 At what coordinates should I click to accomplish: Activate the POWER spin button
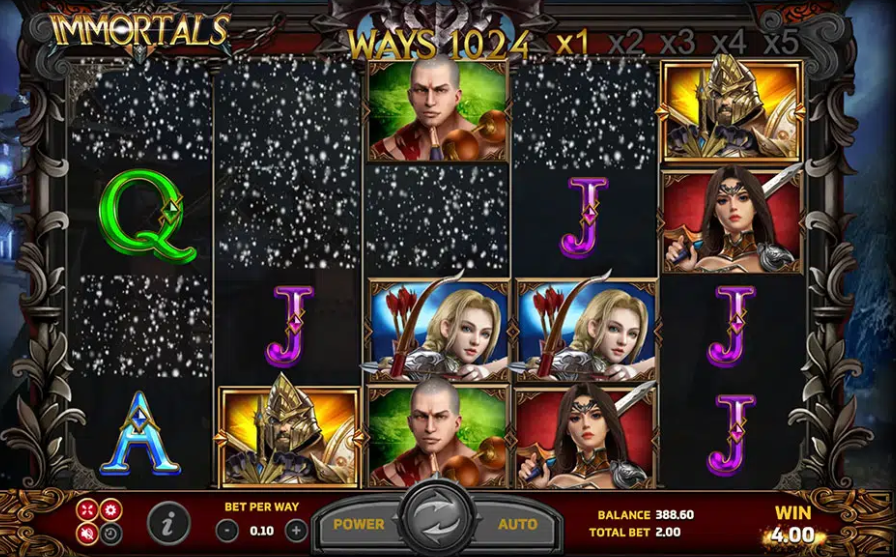pyautogui.click(x=359, y=524)
